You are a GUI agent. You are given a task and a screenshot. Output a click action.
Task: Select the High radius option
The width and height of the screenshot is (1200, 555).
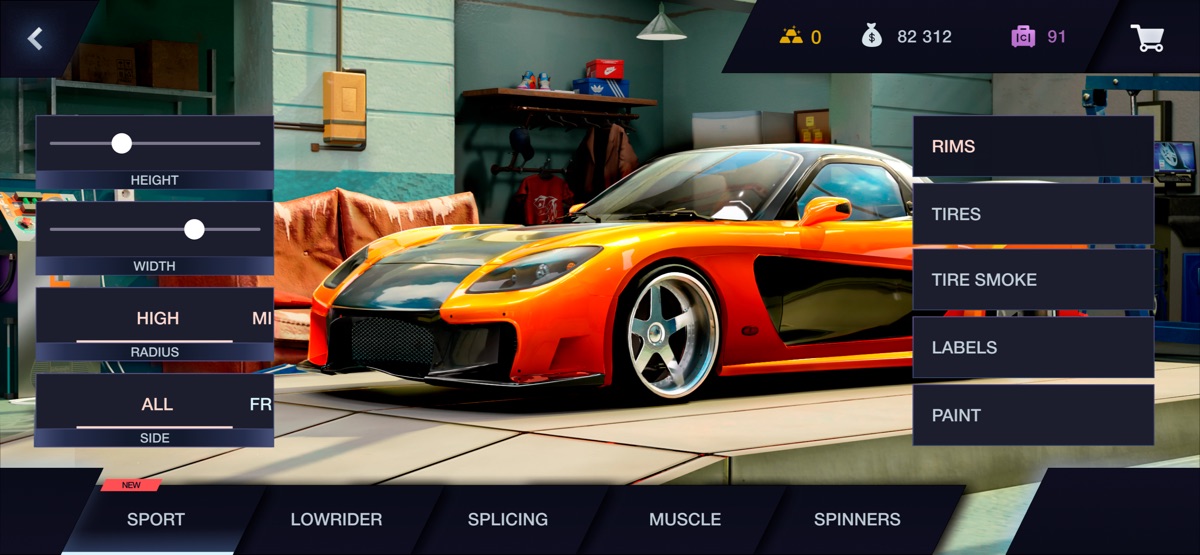(158, 318)
